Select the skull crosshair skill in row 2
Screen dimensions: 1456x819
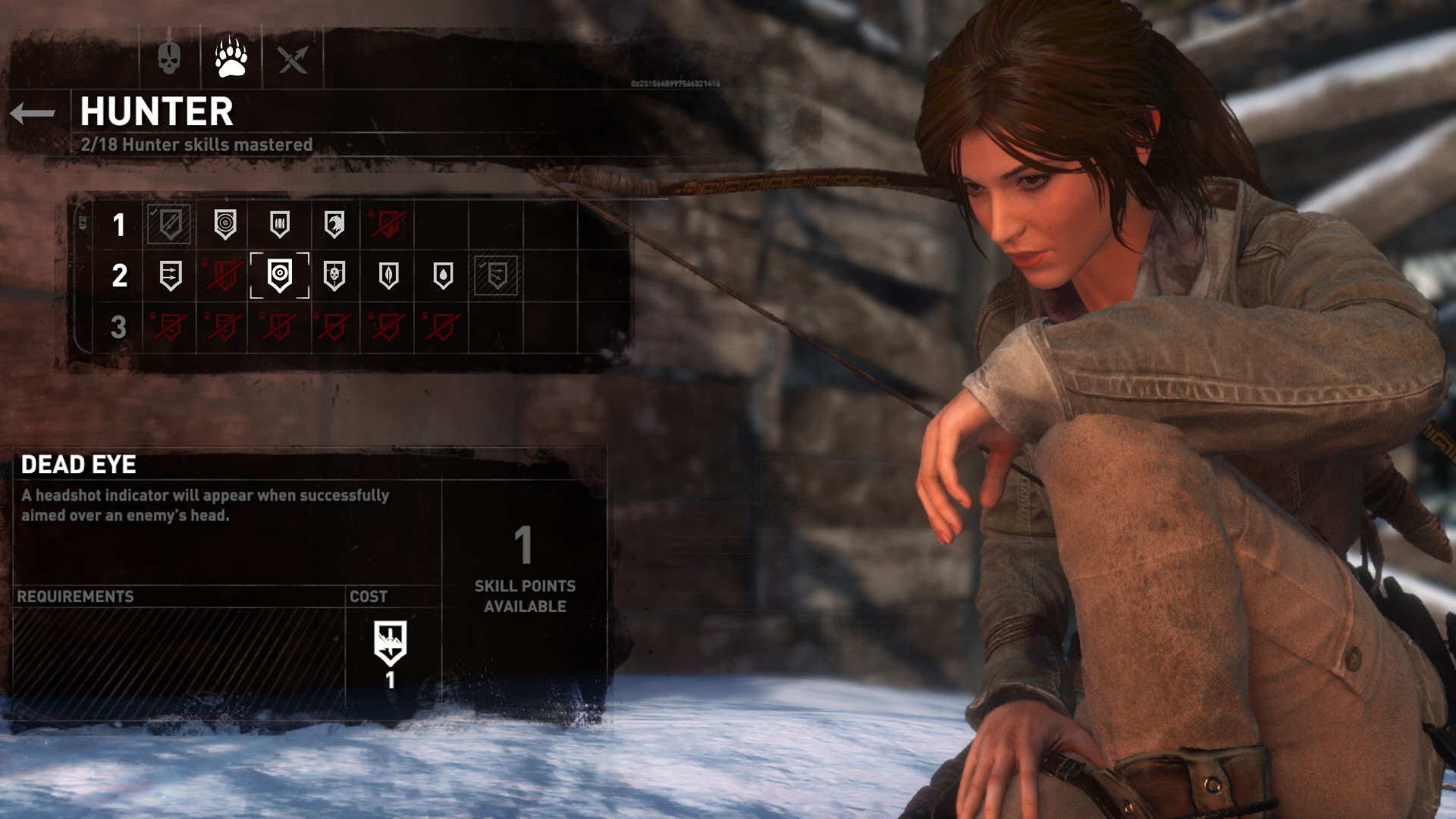[332, 277]
